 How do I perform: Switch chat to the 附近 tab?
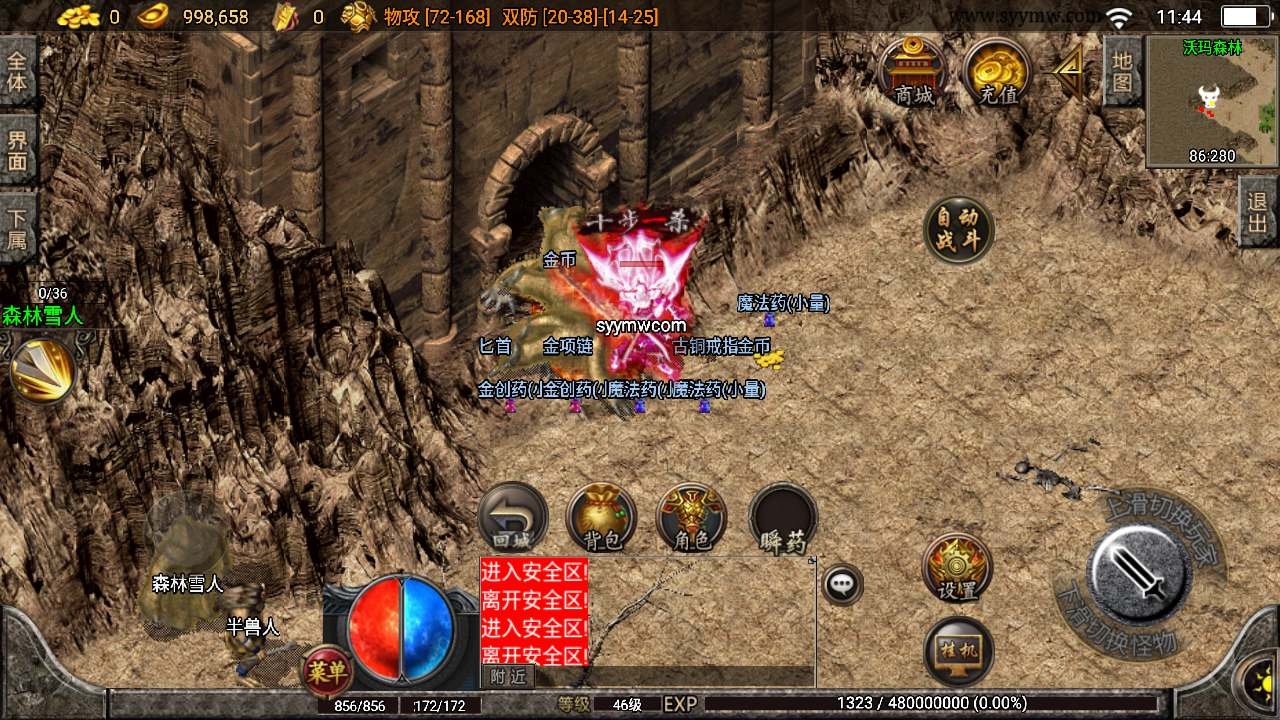tap(507, 676)
